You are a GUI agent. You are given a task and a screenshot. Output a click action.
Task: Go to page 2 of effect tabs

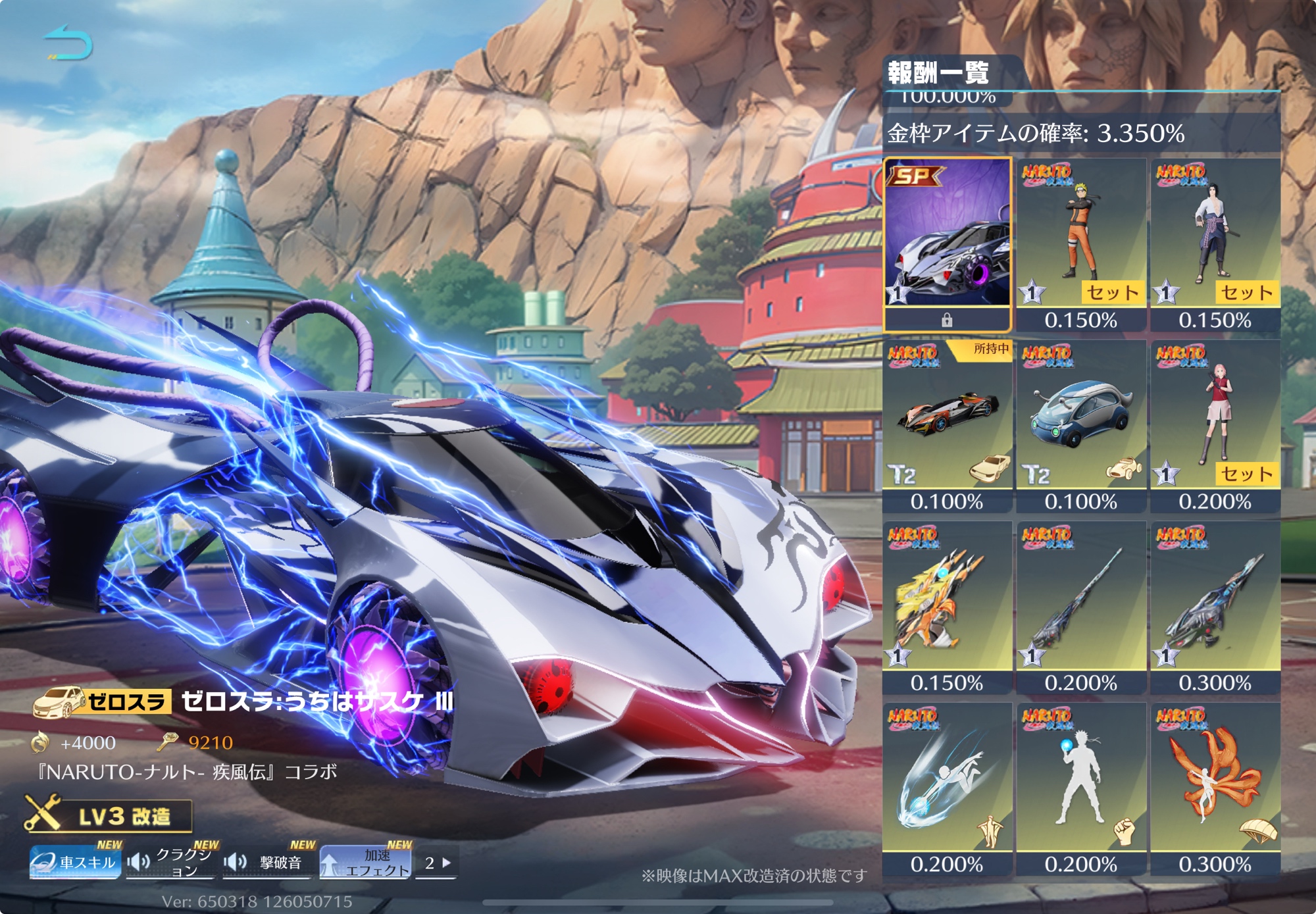click(x=437, y=863)
